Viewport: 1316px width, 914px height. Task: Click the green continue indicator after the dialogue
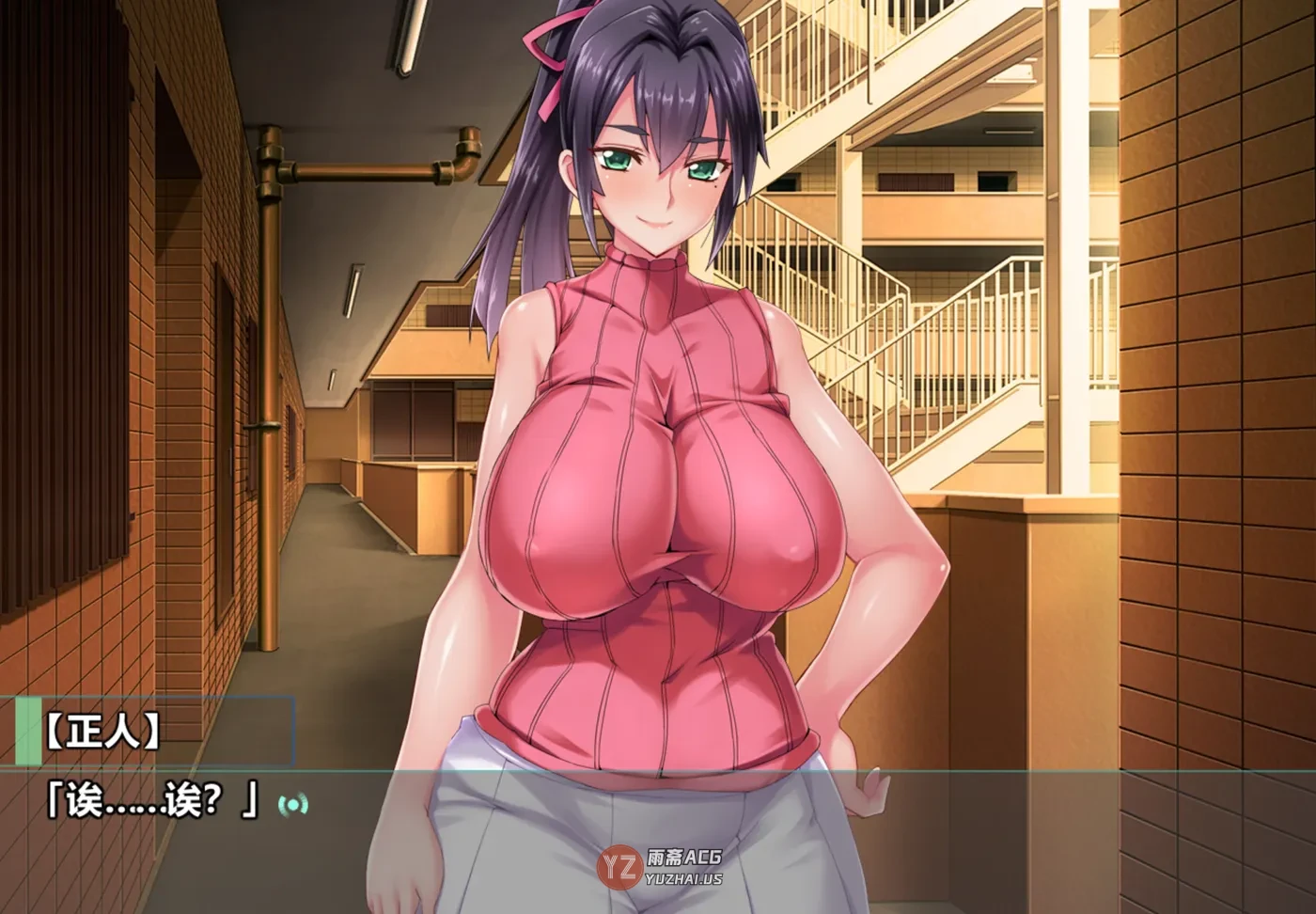pos(292,805)
